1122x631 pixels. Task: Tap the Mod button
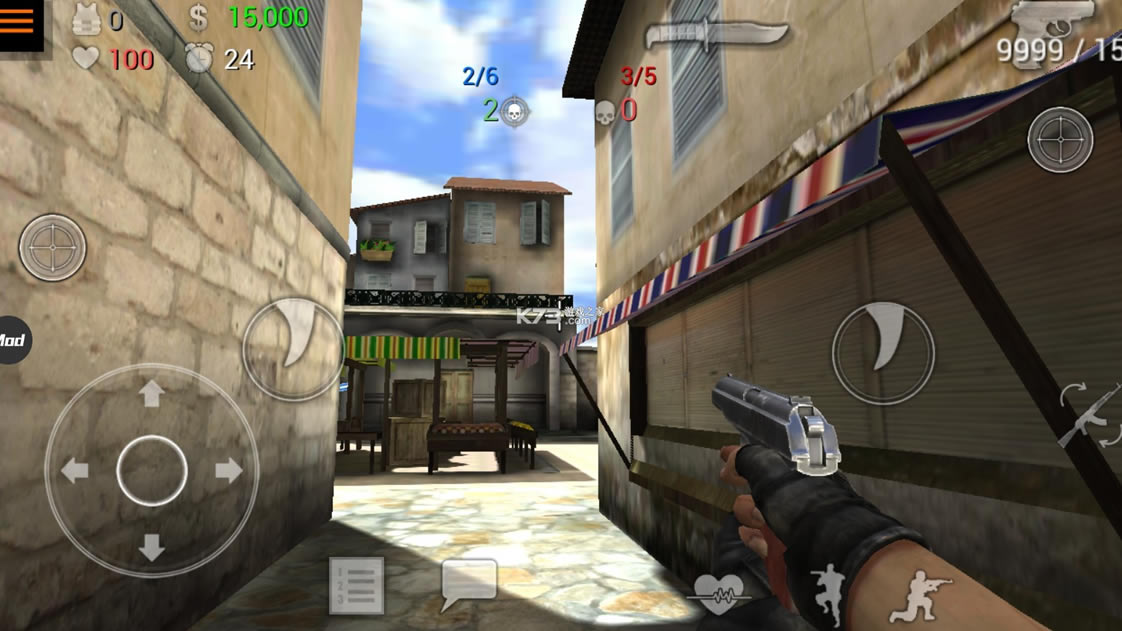pyautogui.click(x=12, y=341)
